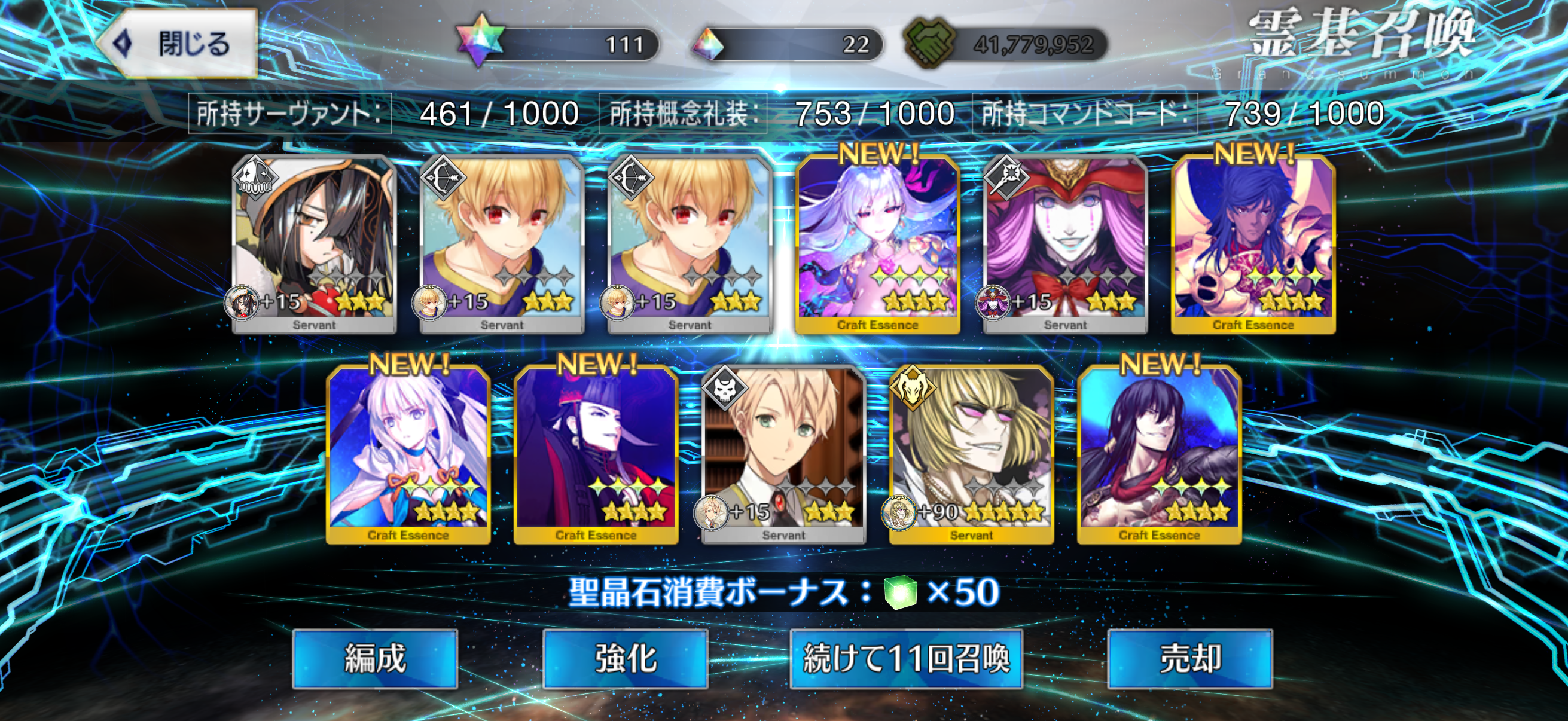
Task: Select the eyepatch dark-haired servant card
Action: point(314,243)
